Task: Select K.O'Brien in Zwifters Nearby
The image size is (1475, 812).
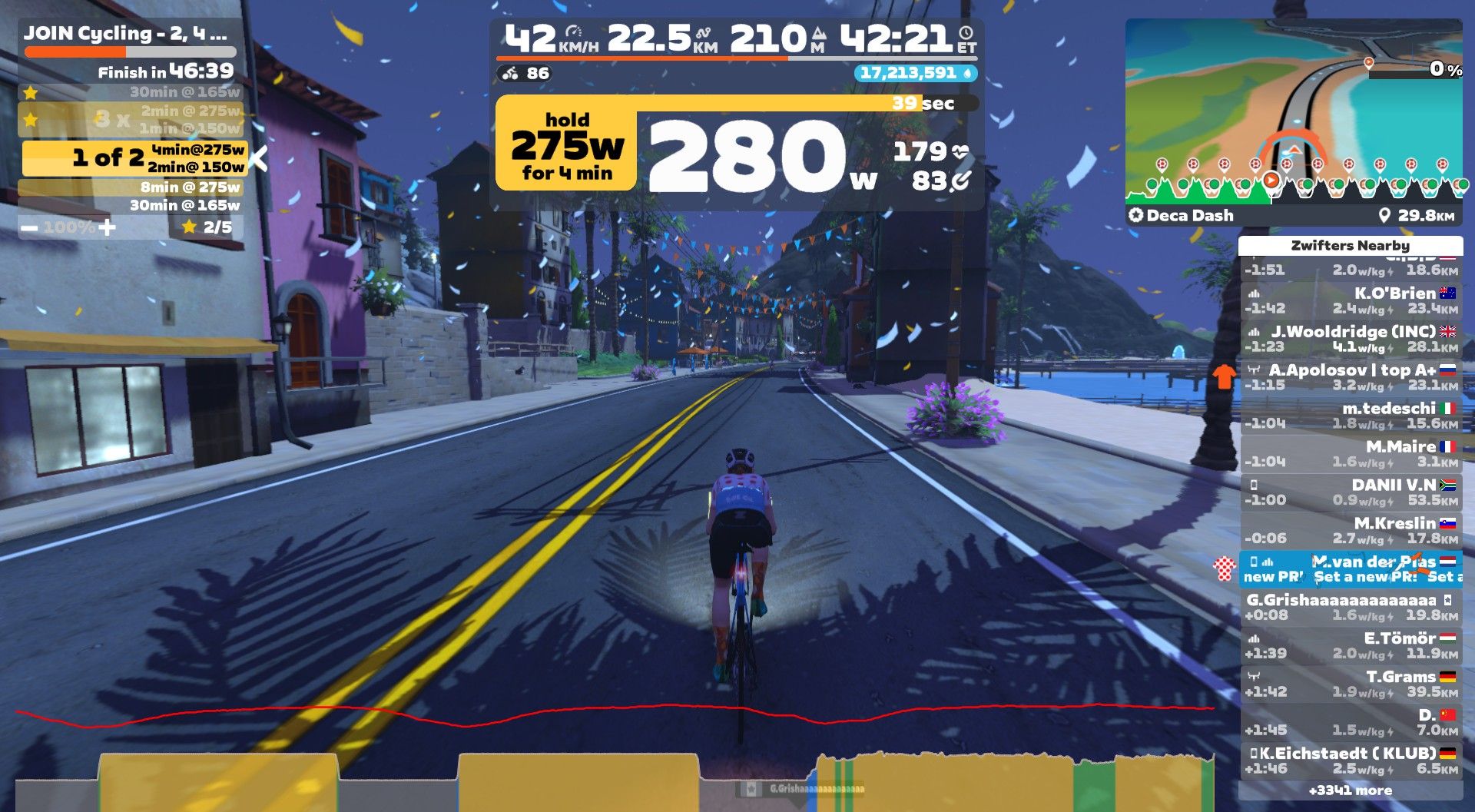Action: pos(1351,300)
